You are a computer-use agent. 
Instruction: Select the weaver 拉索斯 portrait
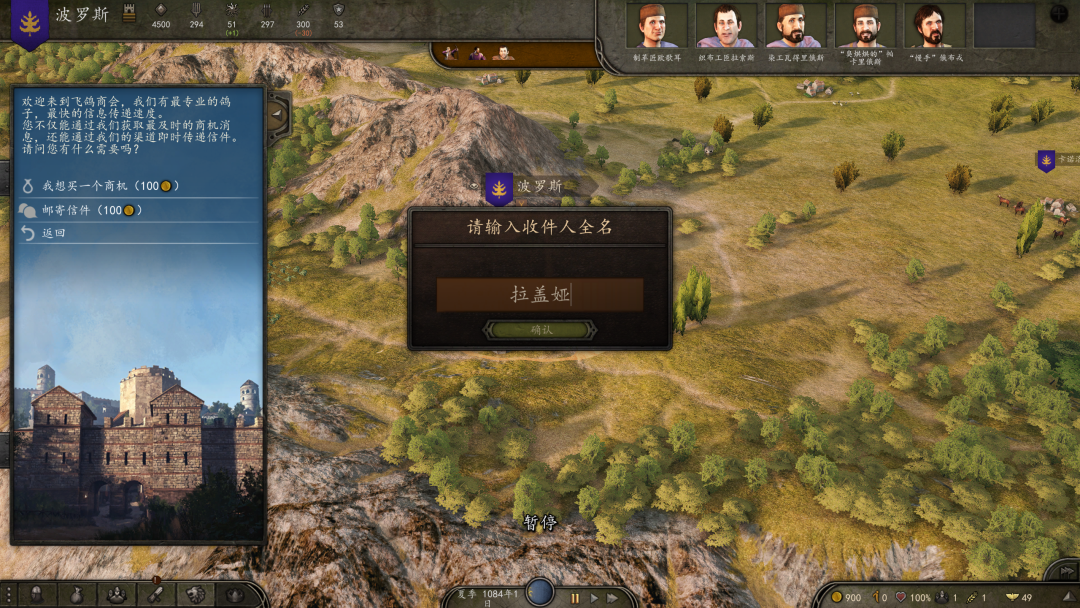click(x=727, y=26)
